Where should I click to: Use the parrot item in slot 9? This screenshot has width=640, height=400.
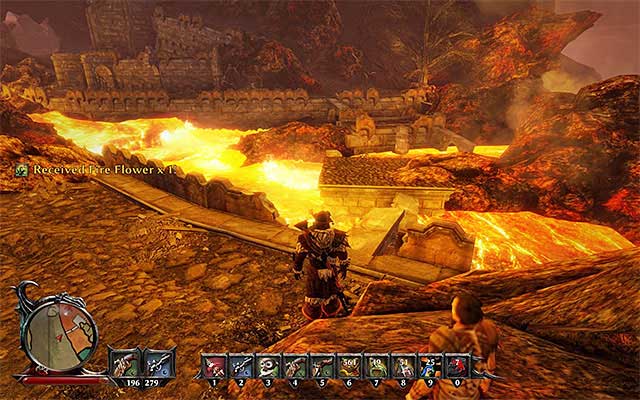point(431,365)
